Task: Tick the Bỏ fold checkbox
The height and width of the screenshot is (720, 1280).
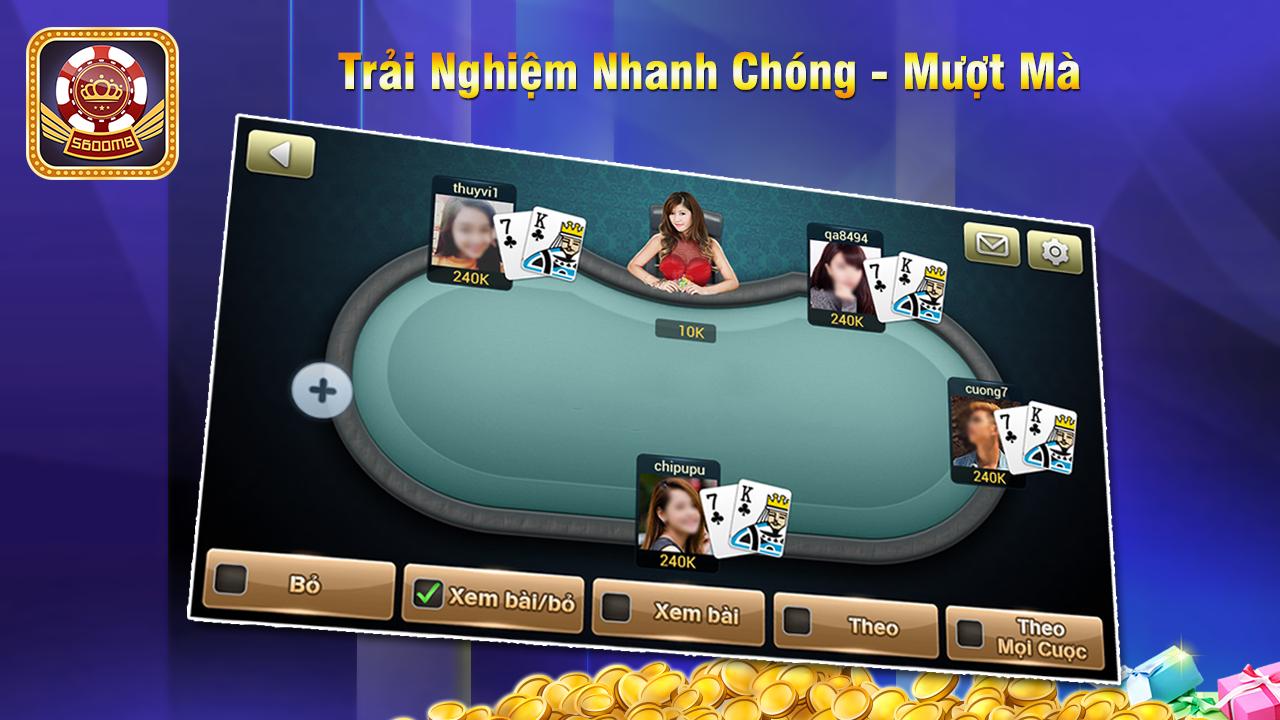Action: (x=231, y=580)
